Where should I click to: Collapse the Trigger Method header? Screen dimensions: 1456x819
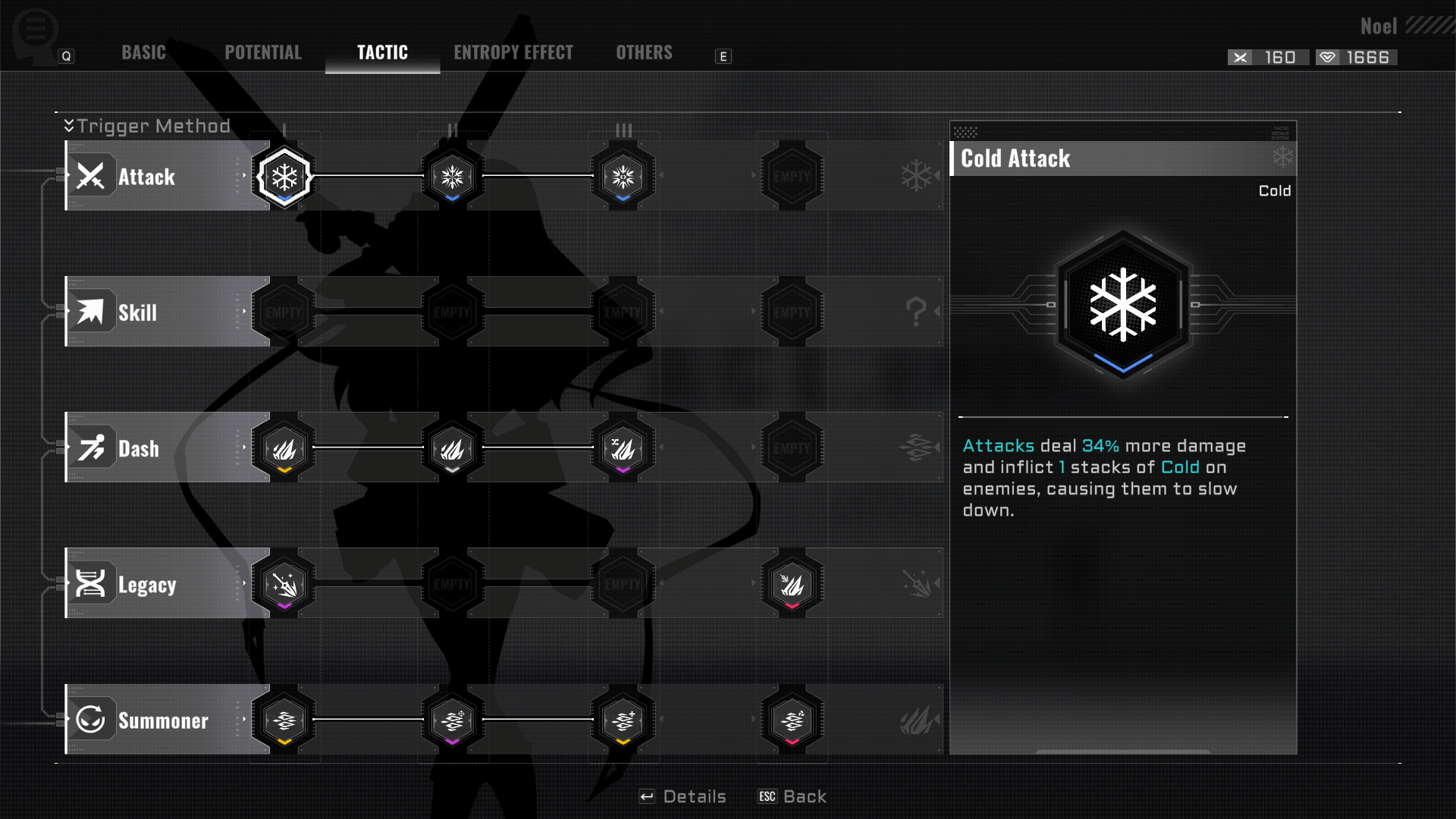pyautogui.click(x=70, y=126)
